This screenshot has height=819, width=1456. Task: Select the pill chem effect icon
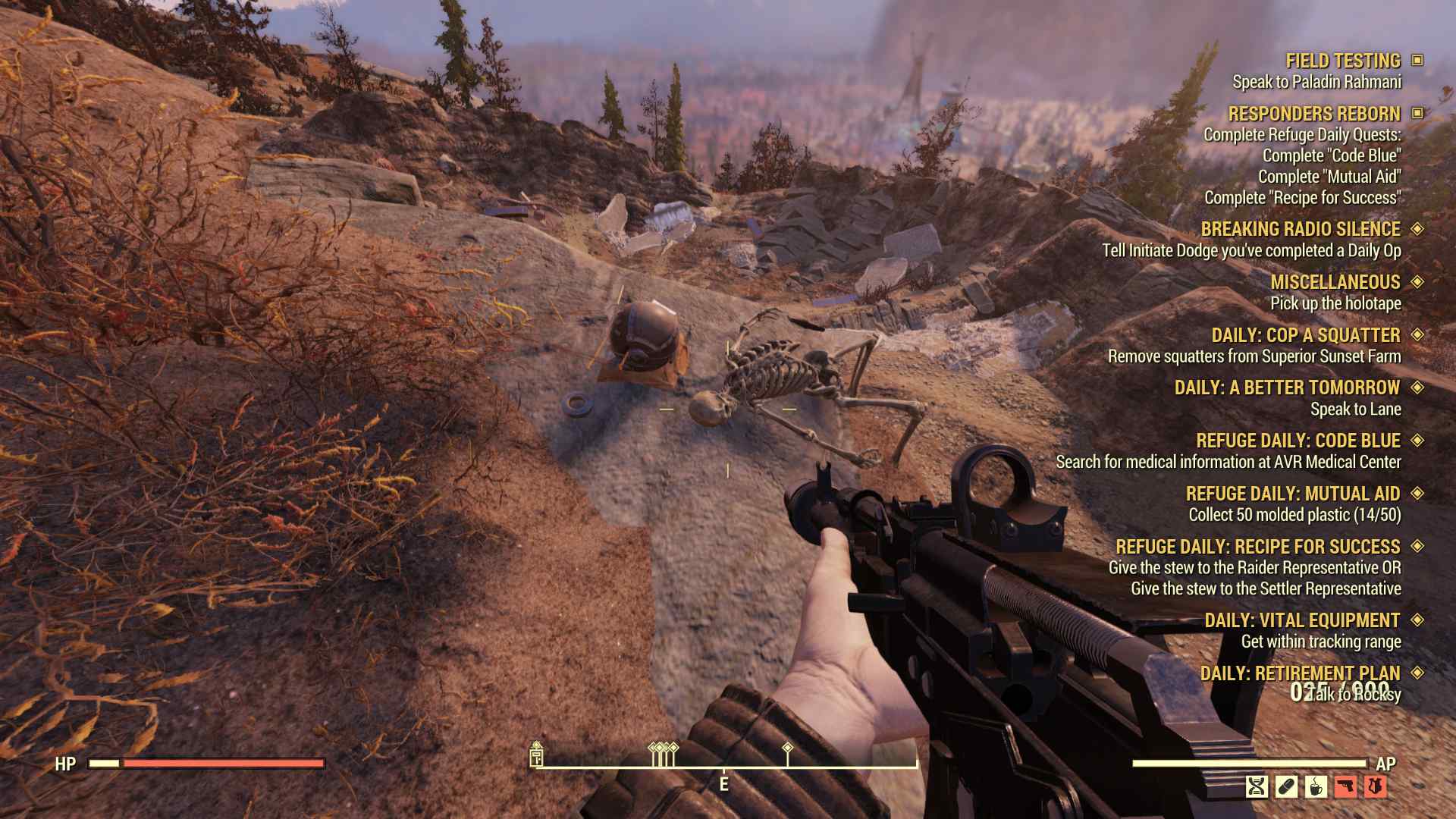1286,786
